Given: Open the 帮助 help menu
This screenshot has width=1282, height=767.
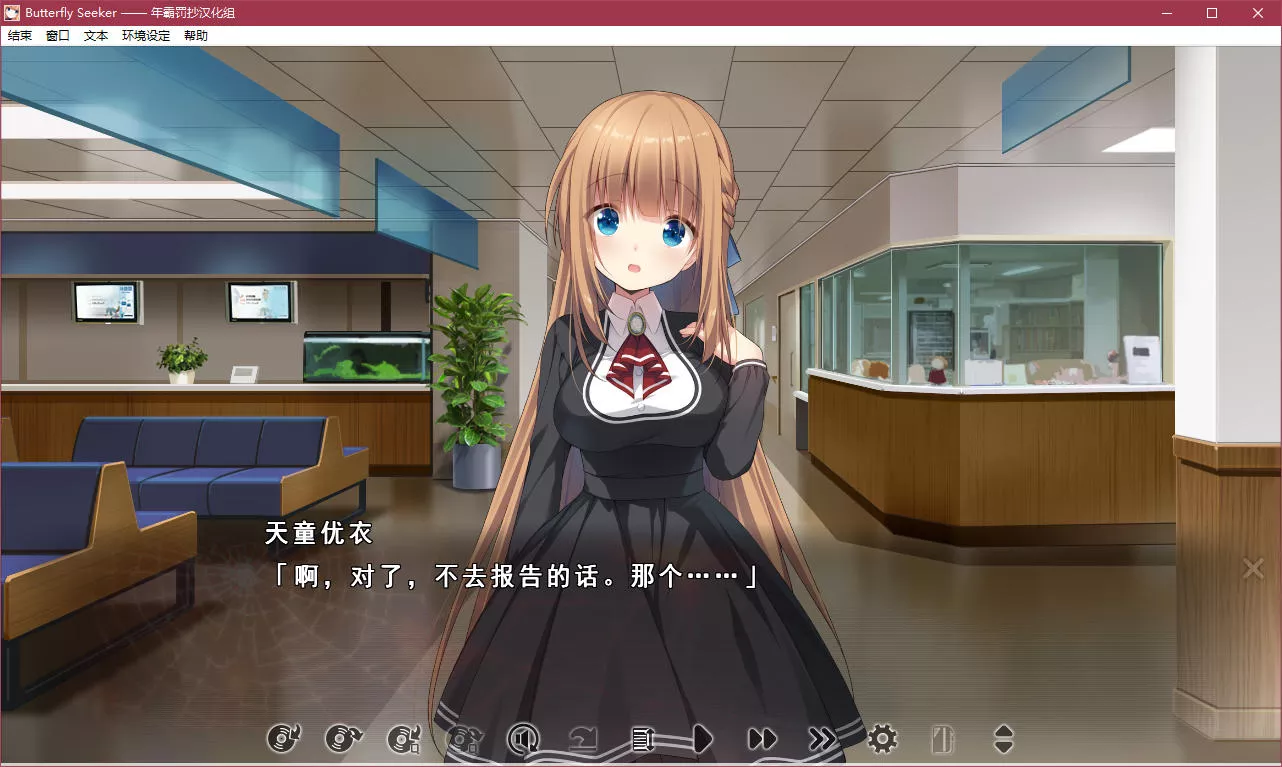Looking at the screenshot, I should 196,35.
